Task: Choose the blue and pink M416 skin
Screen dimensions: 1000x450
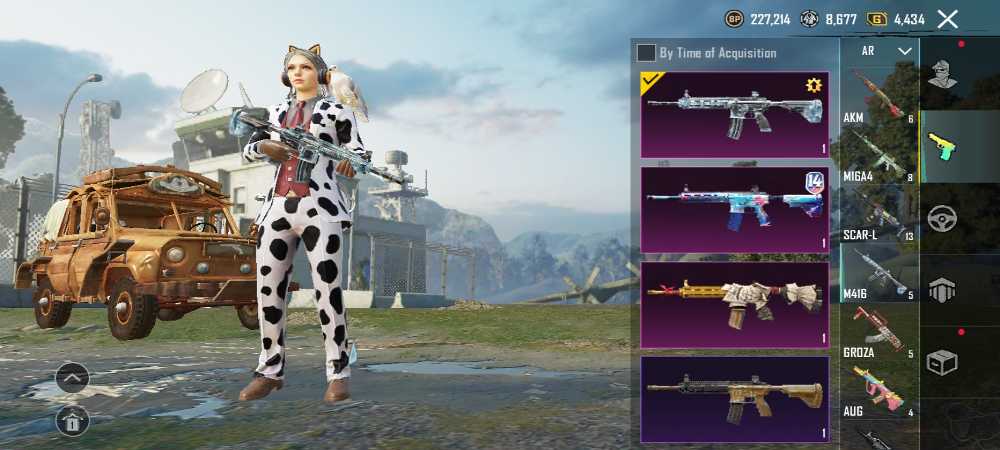Action: click(x=734, y=208)
